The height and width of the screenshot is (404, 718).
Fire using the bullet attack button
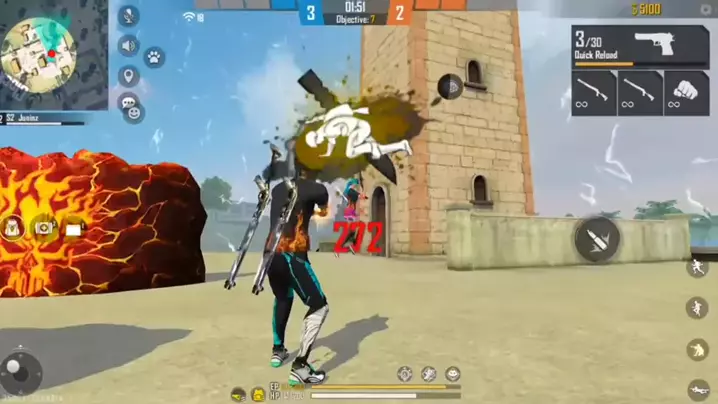[x=597, y=238]
